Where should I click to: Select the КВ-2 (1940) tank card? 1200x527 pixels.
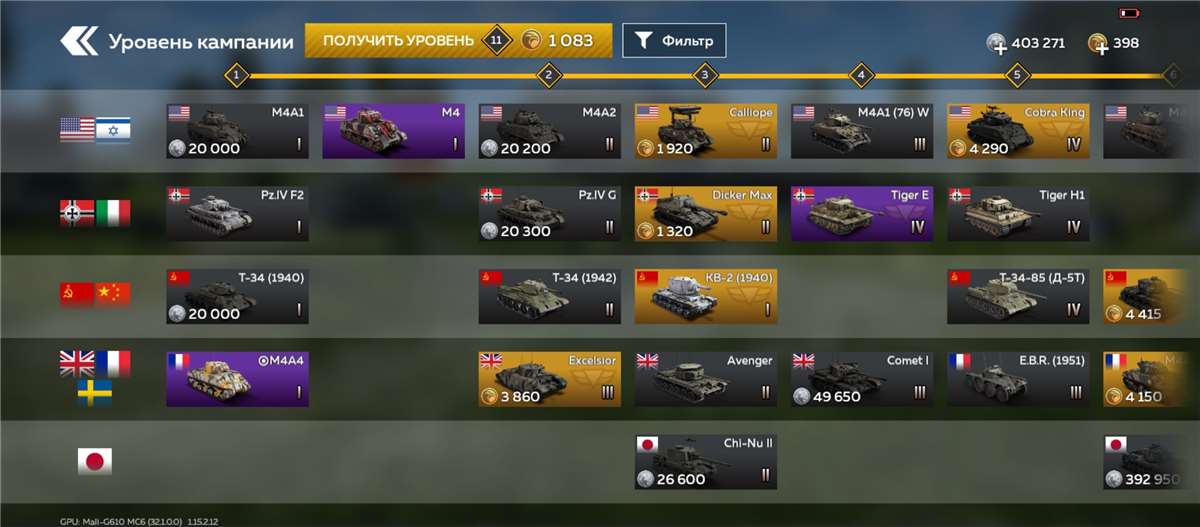pyautogui.click(x=705, y=296)
